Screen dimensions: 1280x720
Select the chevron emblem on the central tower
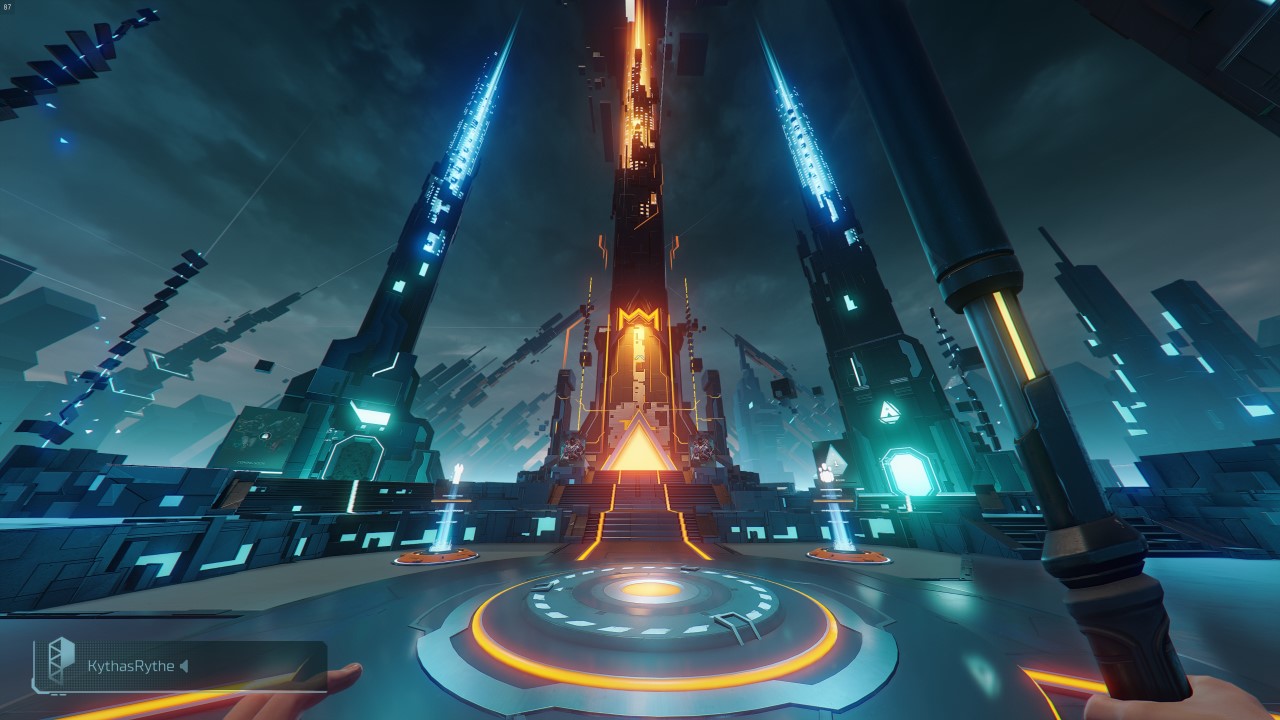coord(640,315)
